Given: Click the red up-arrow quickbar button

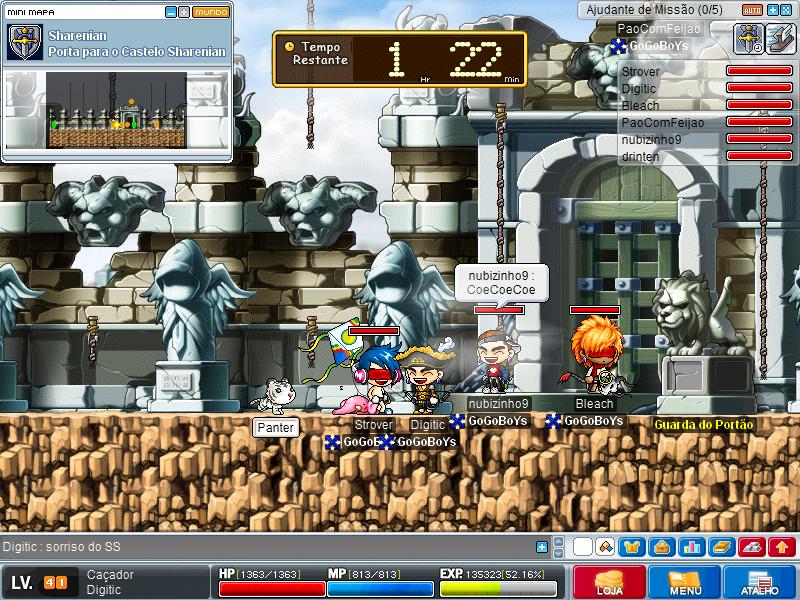Looking at the screenshot, I should pyautogui.click(x=782, y=547).
